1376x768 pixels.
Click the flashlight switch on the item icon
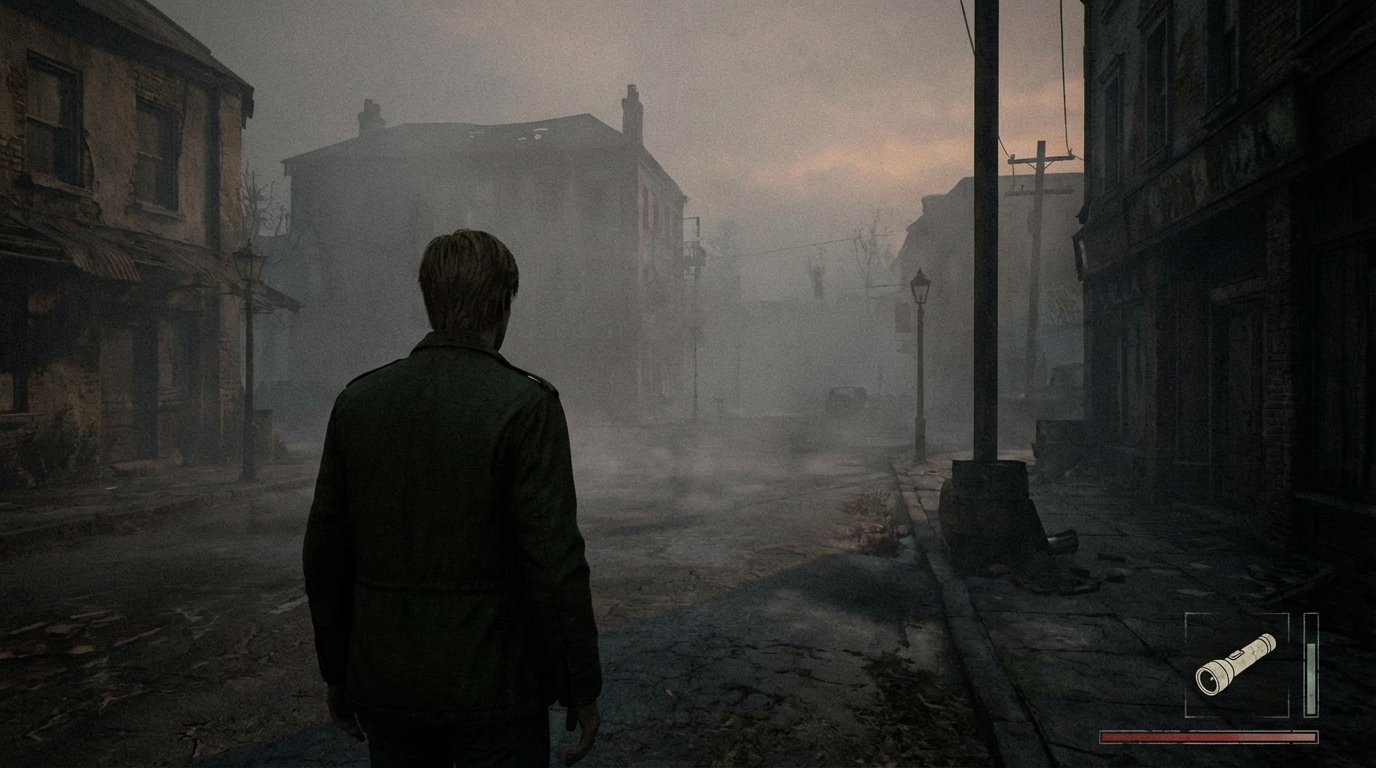coord(1237,655)
